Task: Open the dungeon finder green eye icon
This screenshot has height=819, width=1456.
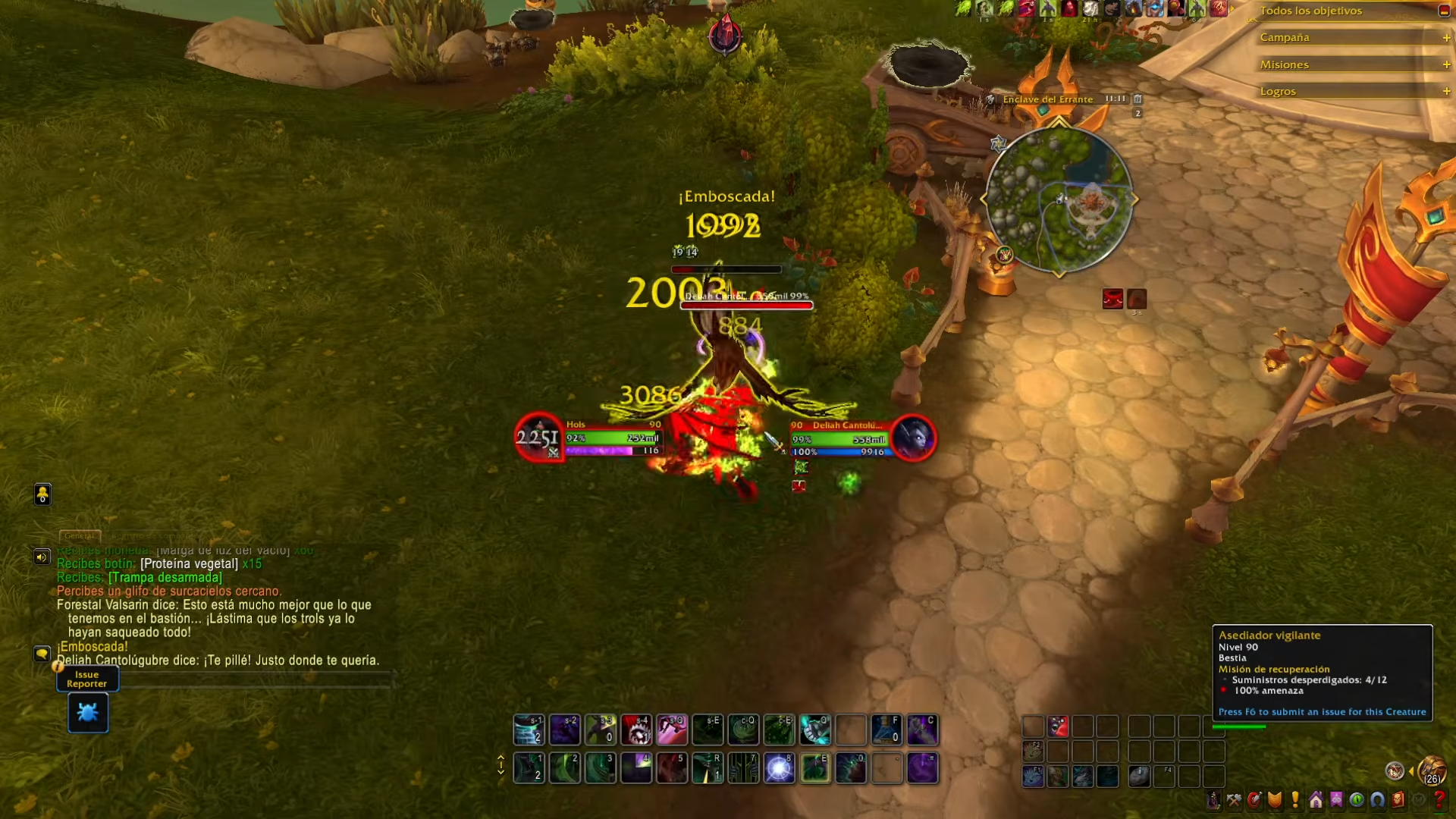Action: tap(1359, 801)
